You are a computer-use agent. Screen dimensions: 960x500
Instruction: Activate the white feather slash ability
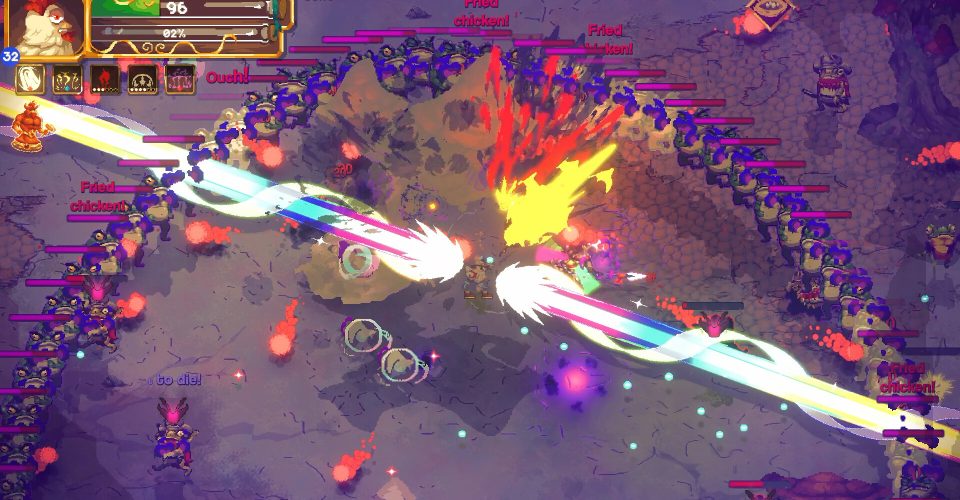(30, 80)
